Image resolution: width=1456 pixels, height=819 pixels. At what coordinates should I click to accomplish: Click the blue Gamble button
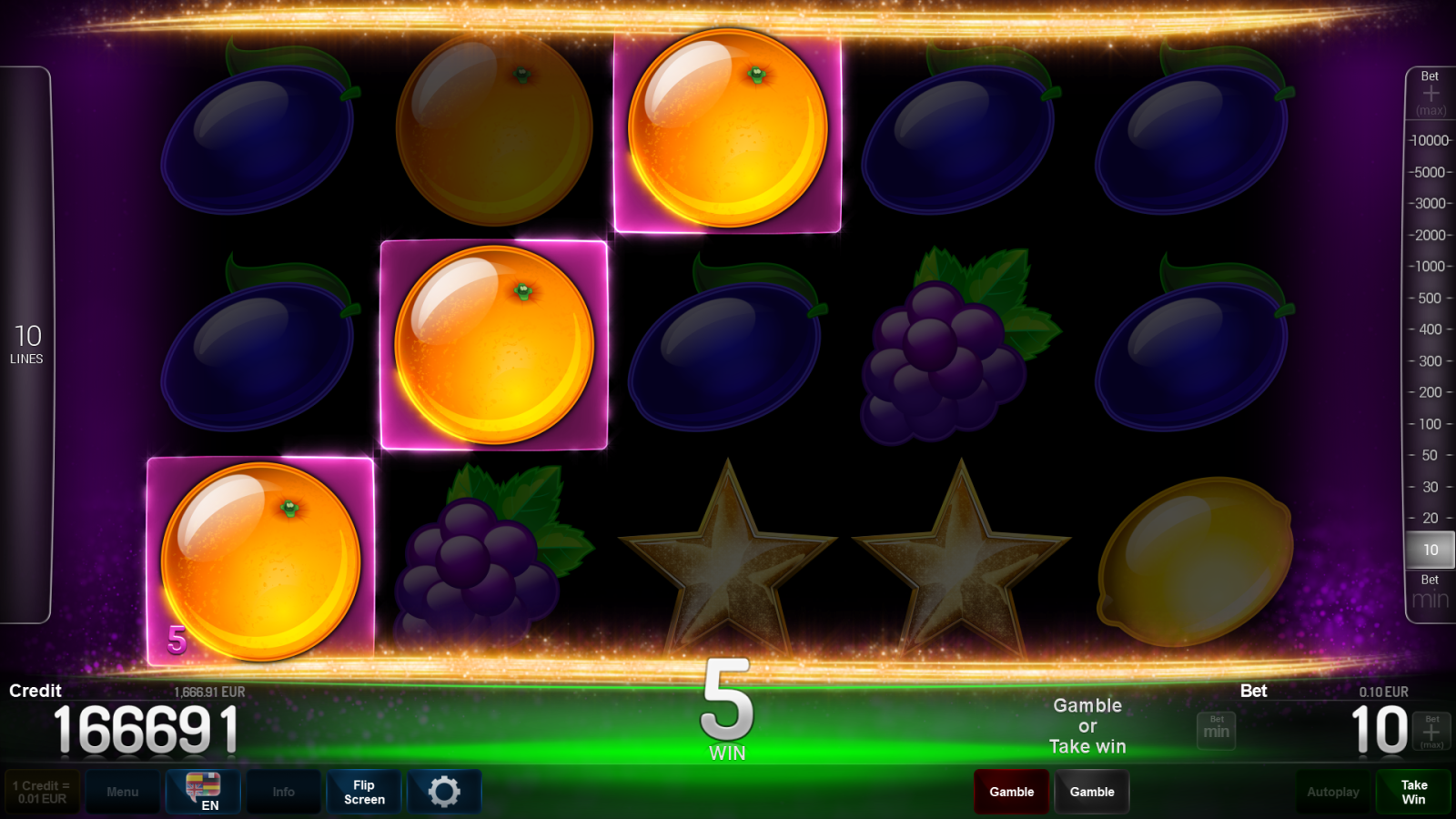pos(1092,791)
